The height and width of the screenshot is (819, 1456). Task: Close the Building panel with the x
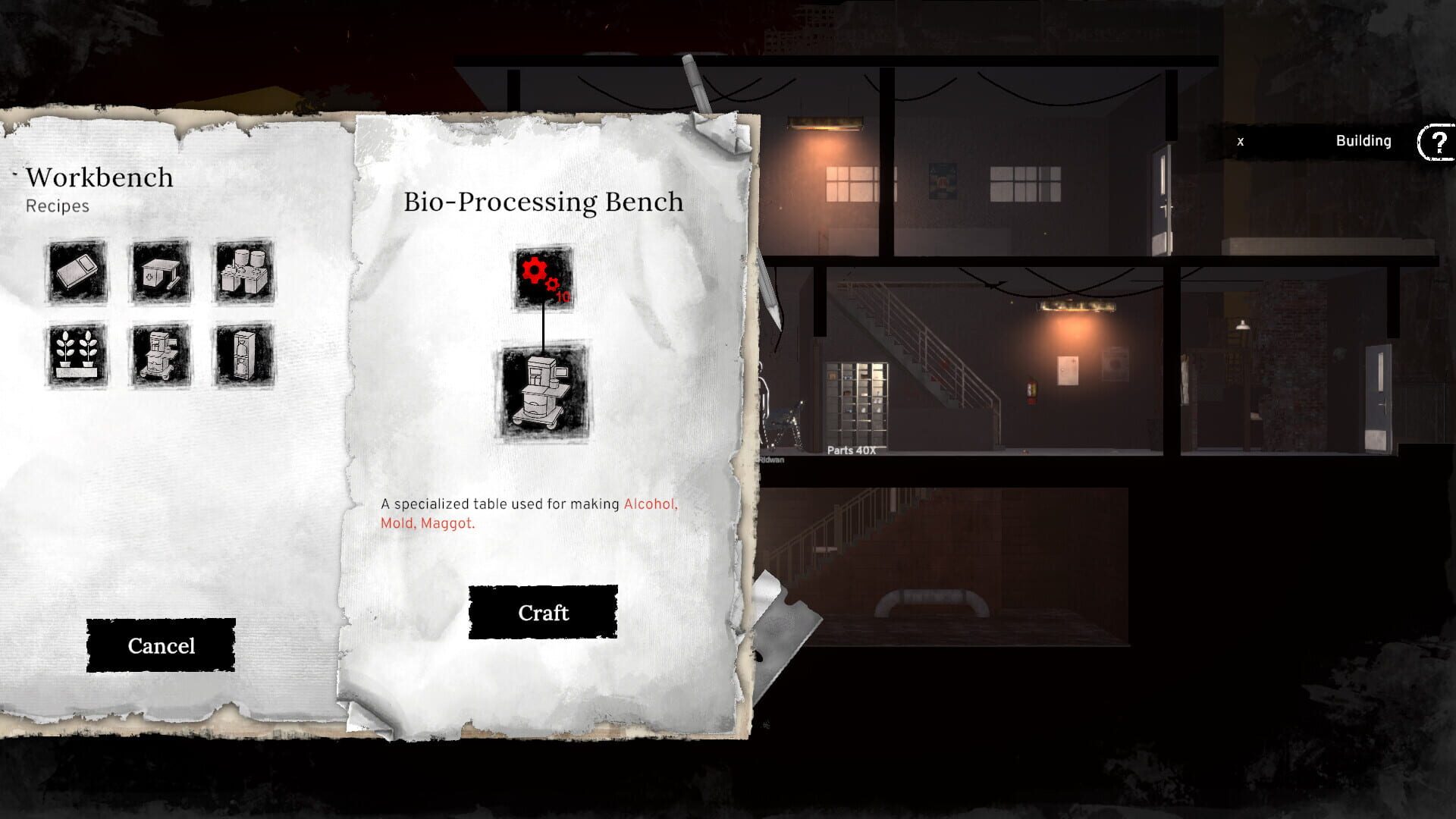[x=1241, y=141]
